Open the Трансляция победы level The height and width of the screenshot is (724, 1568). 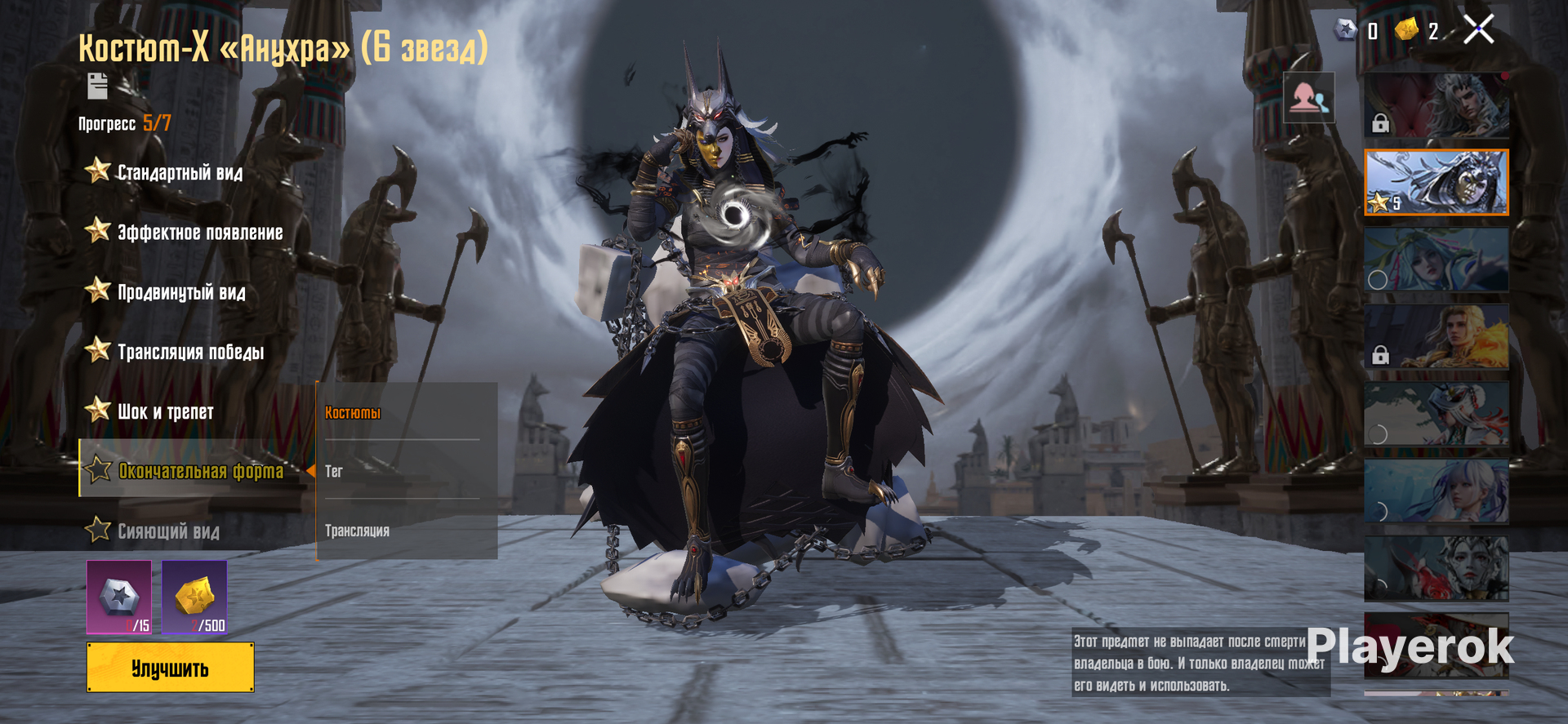click(x=190, y=352)
